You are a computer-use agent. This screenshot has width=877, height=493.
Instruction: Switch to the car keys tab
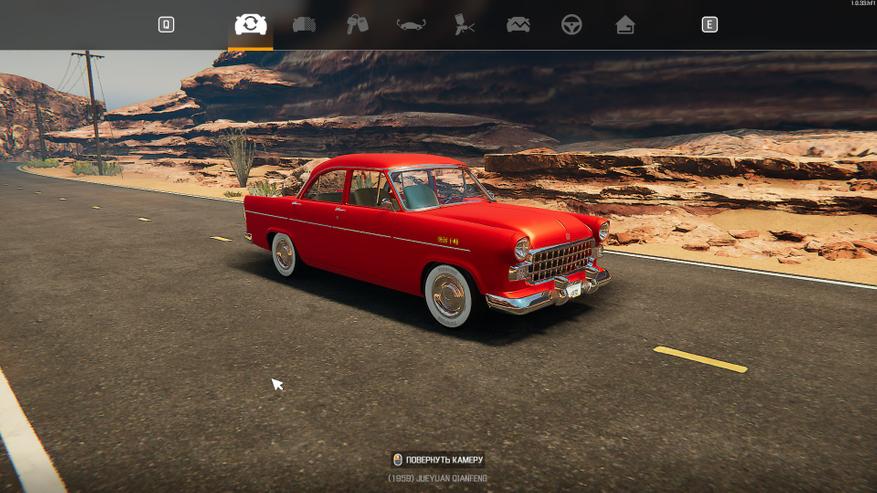[x=357, y=25]
